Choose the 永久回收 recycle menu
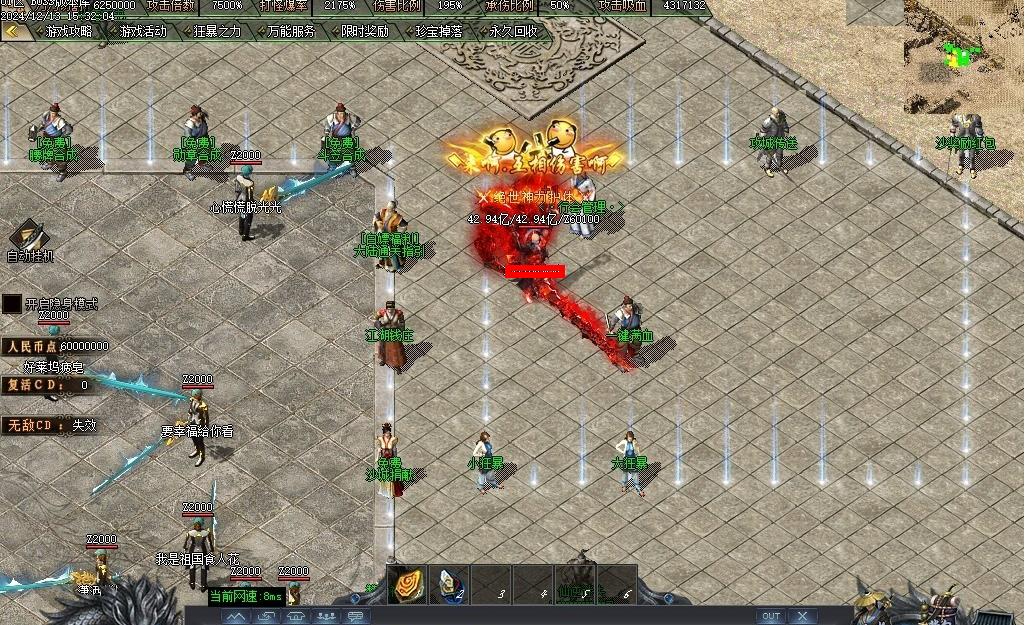The image size is (1030, 625). click(x=513, y=31)
